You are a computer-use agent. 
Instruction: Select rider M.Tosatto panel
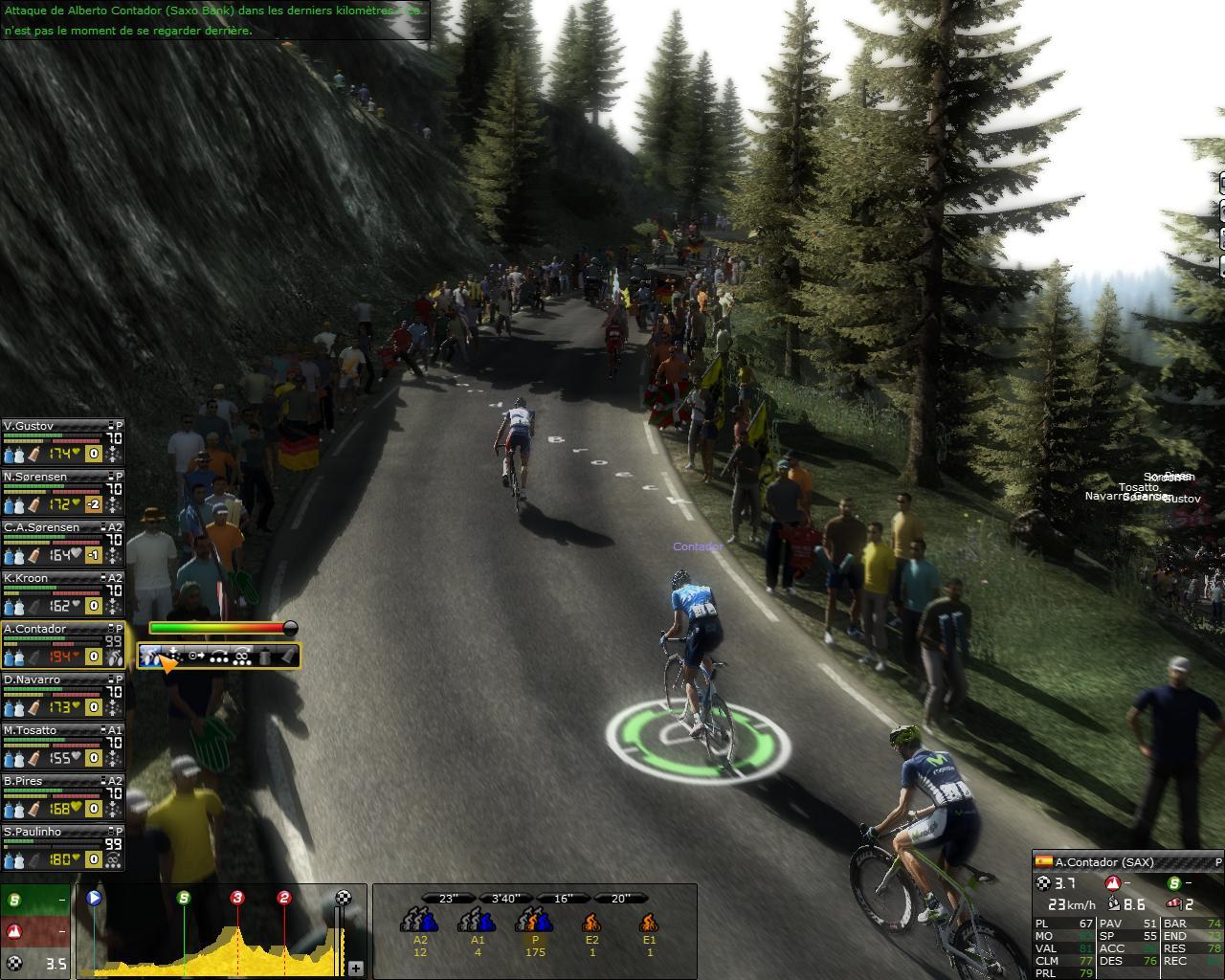pos(62,746)
